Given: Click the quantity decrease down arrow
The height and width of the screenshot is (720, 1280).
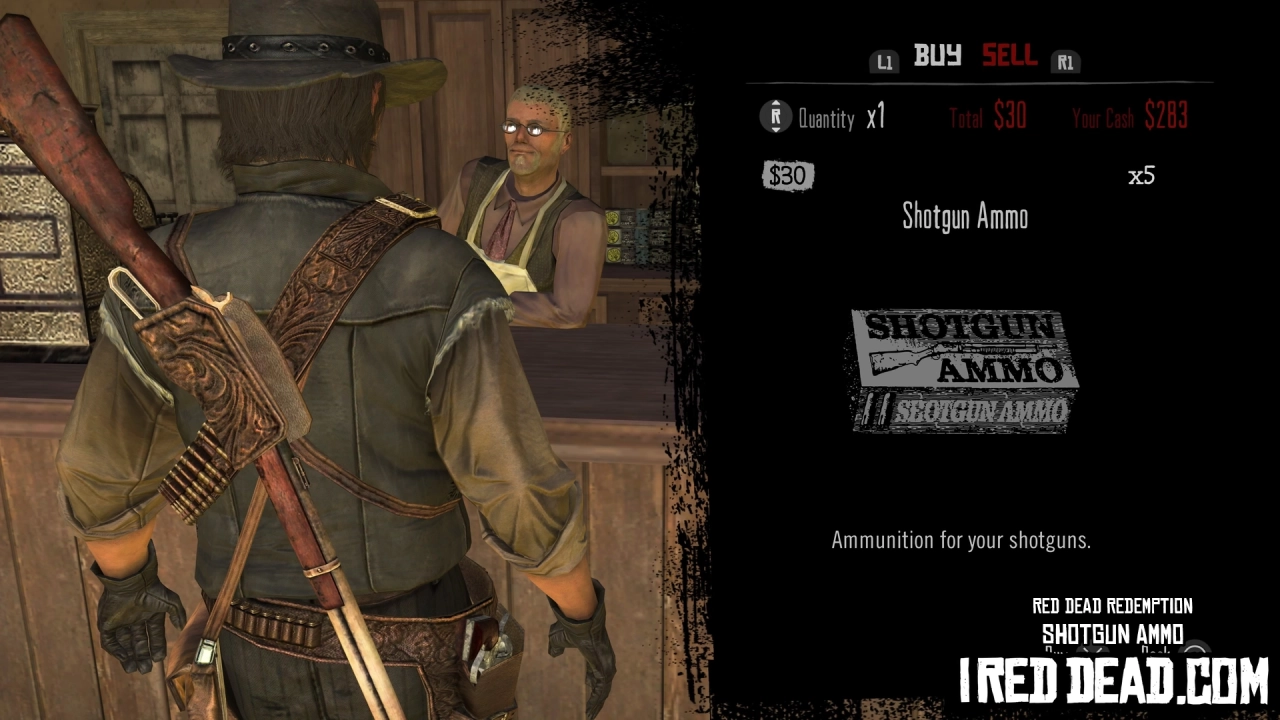Looking at the screenshot, I should click(775, 129).
